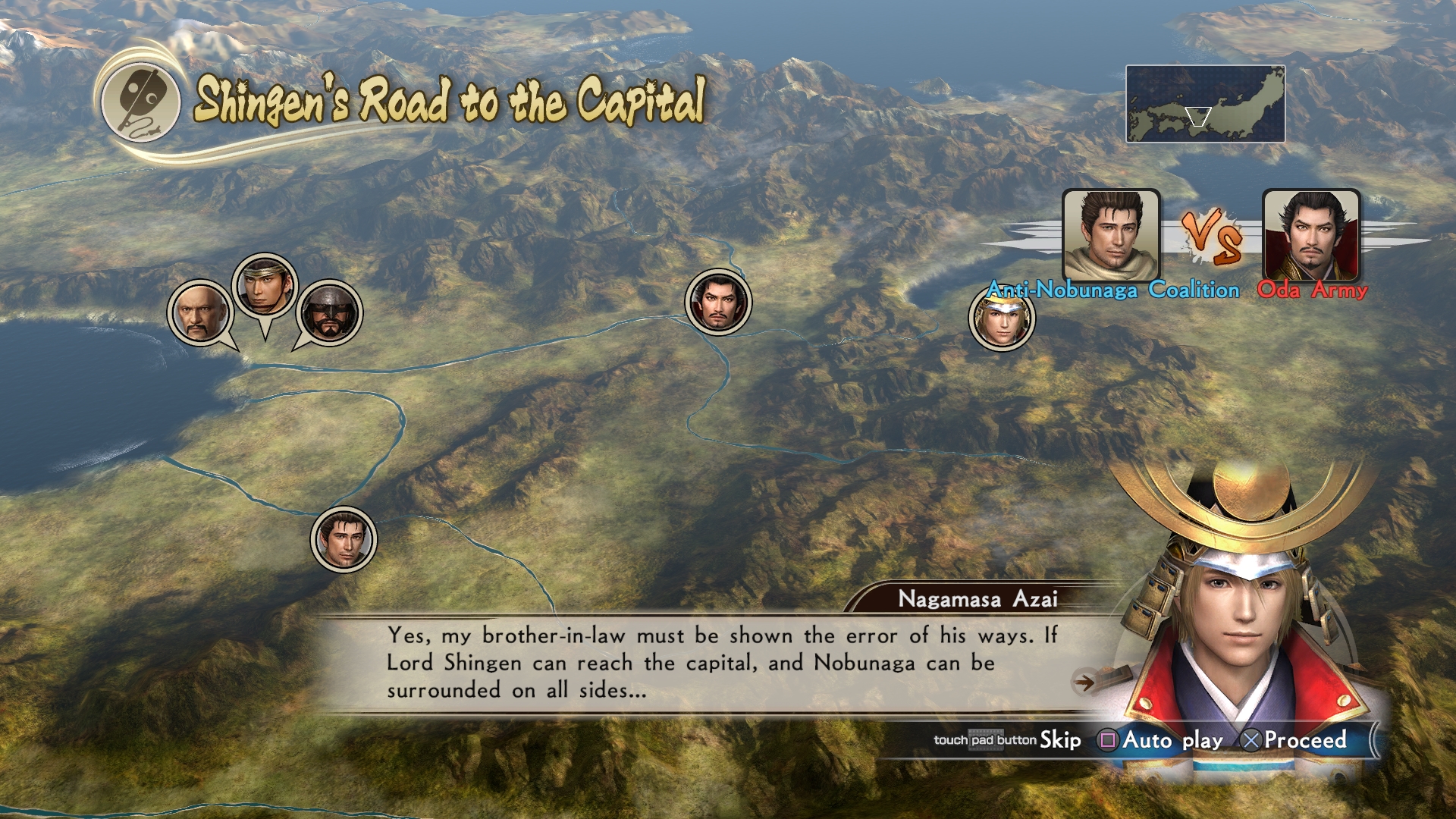Click the lone officer portrait in the lower-left map area

click(x=345, y=538)
